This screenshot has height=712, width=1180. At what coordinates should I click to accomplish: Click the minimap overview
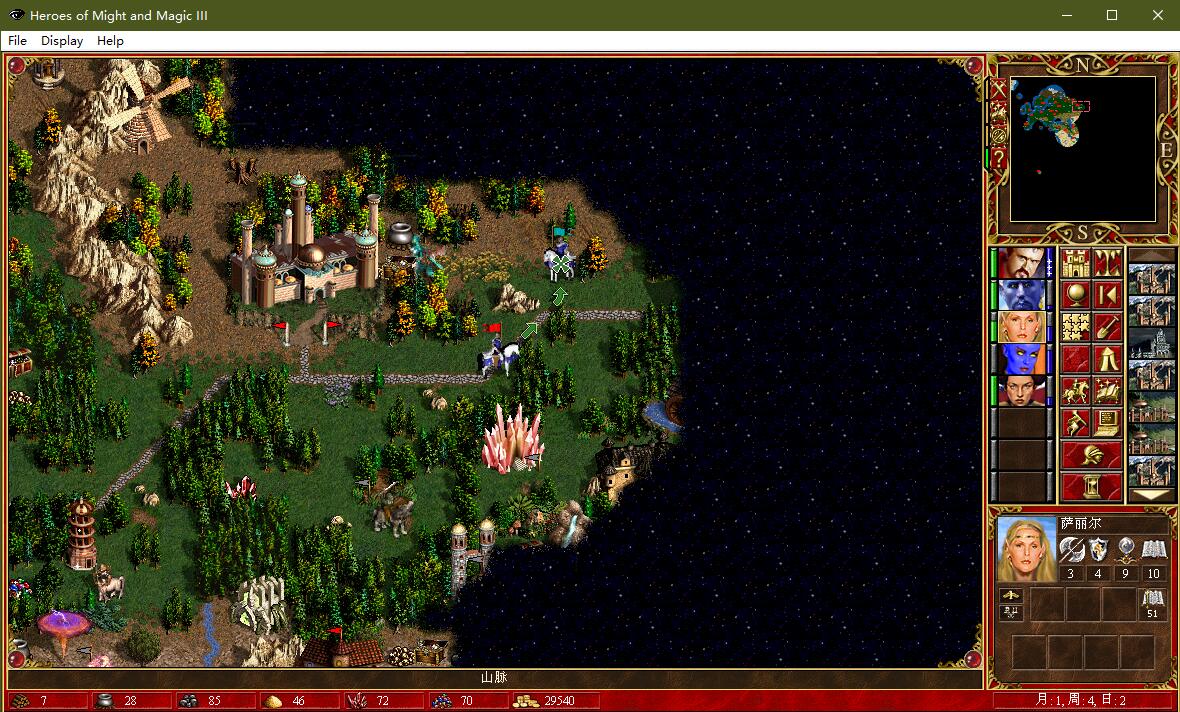point(1082,148)
